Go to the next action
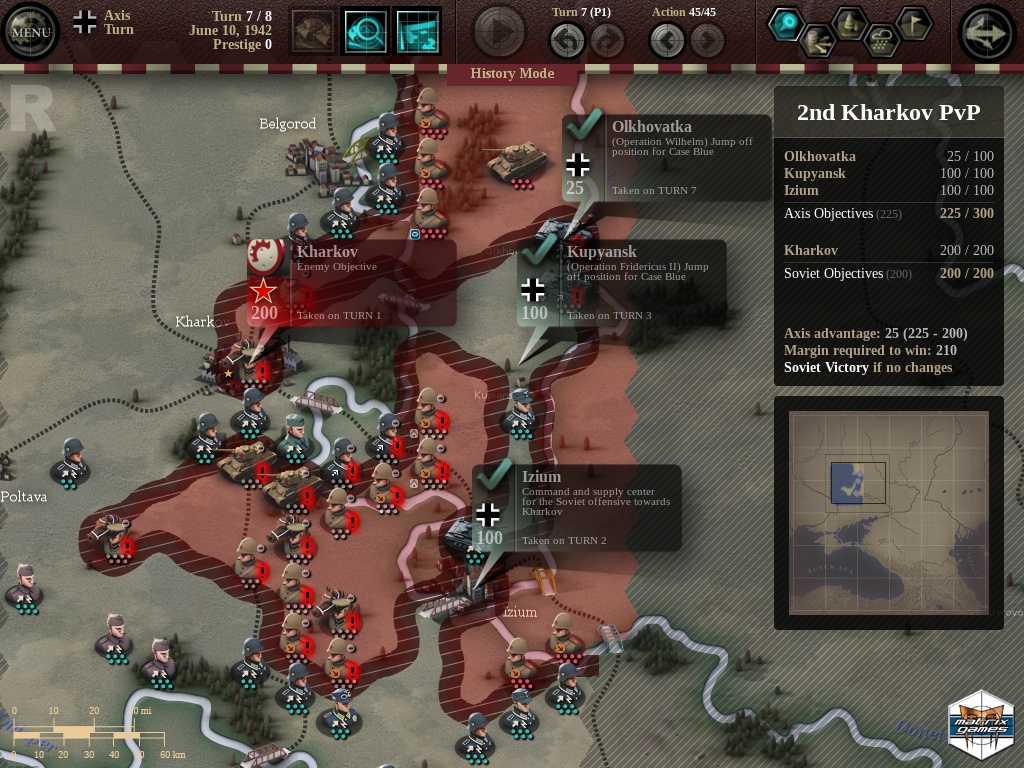Screen dimensions: 1024x768 pos(707,41)
